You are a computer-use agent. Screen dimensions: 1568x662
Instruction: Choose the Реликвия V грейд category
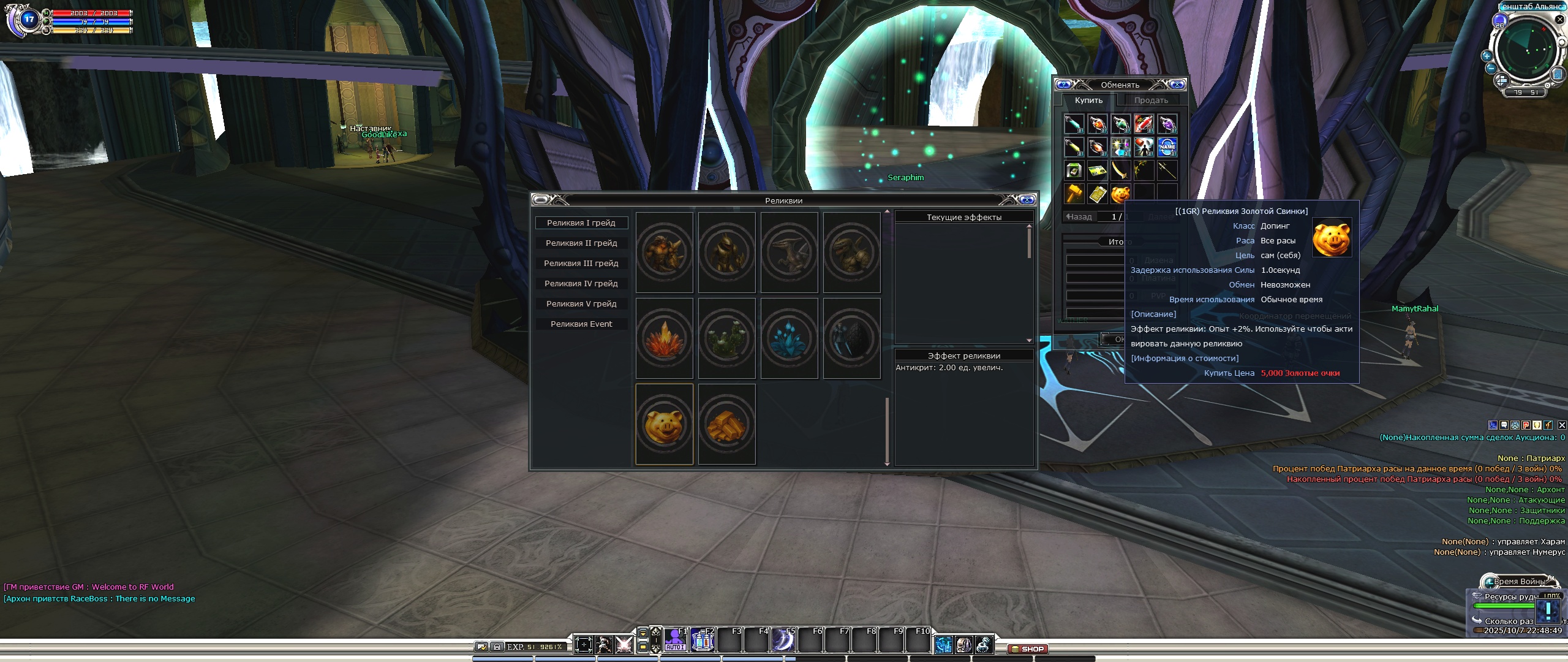click(581, 304)
